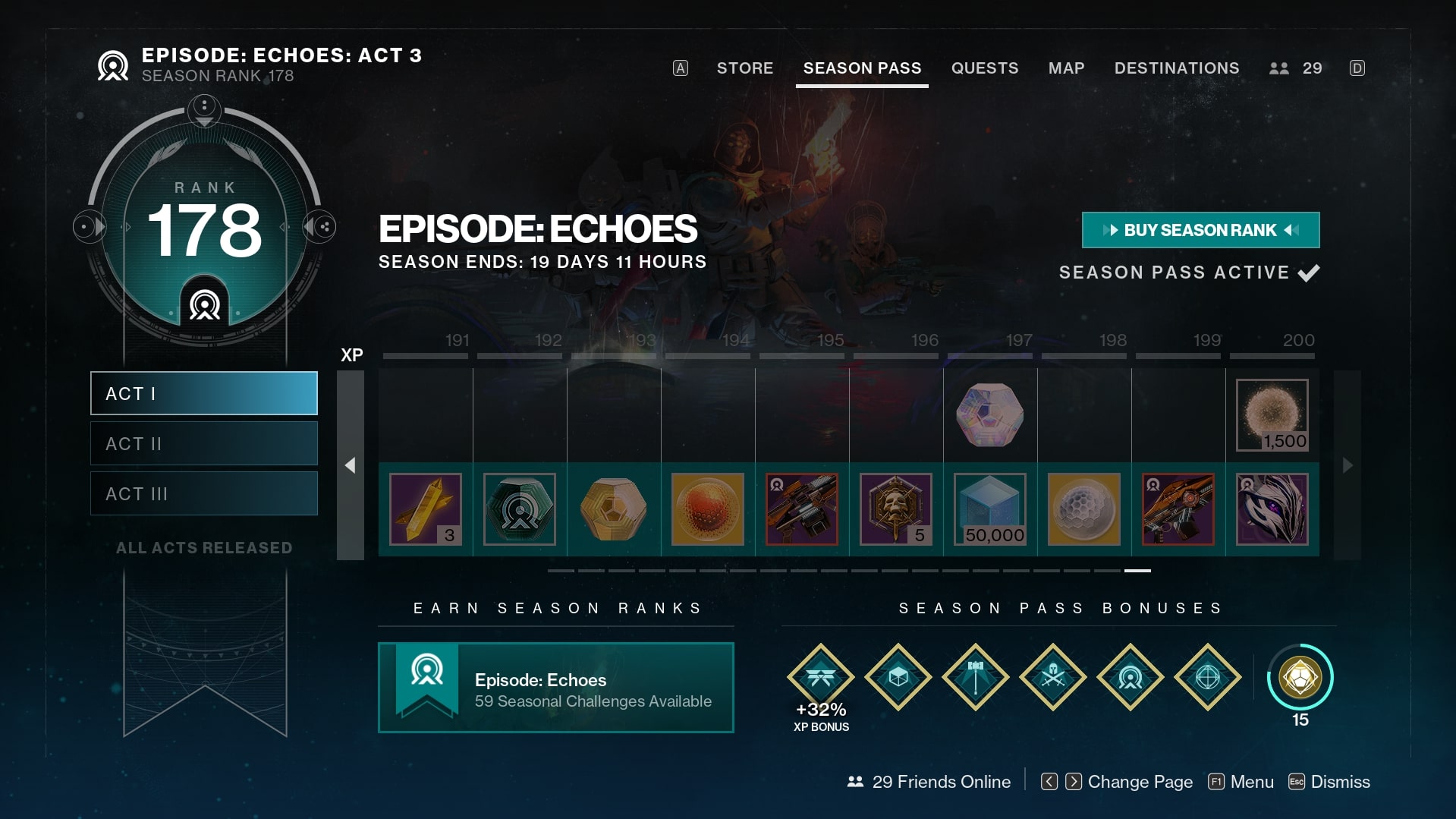Viewport: 1456px width, 819px height.
Task: Buy a season rank
Action: click(x=1200, y=230)
